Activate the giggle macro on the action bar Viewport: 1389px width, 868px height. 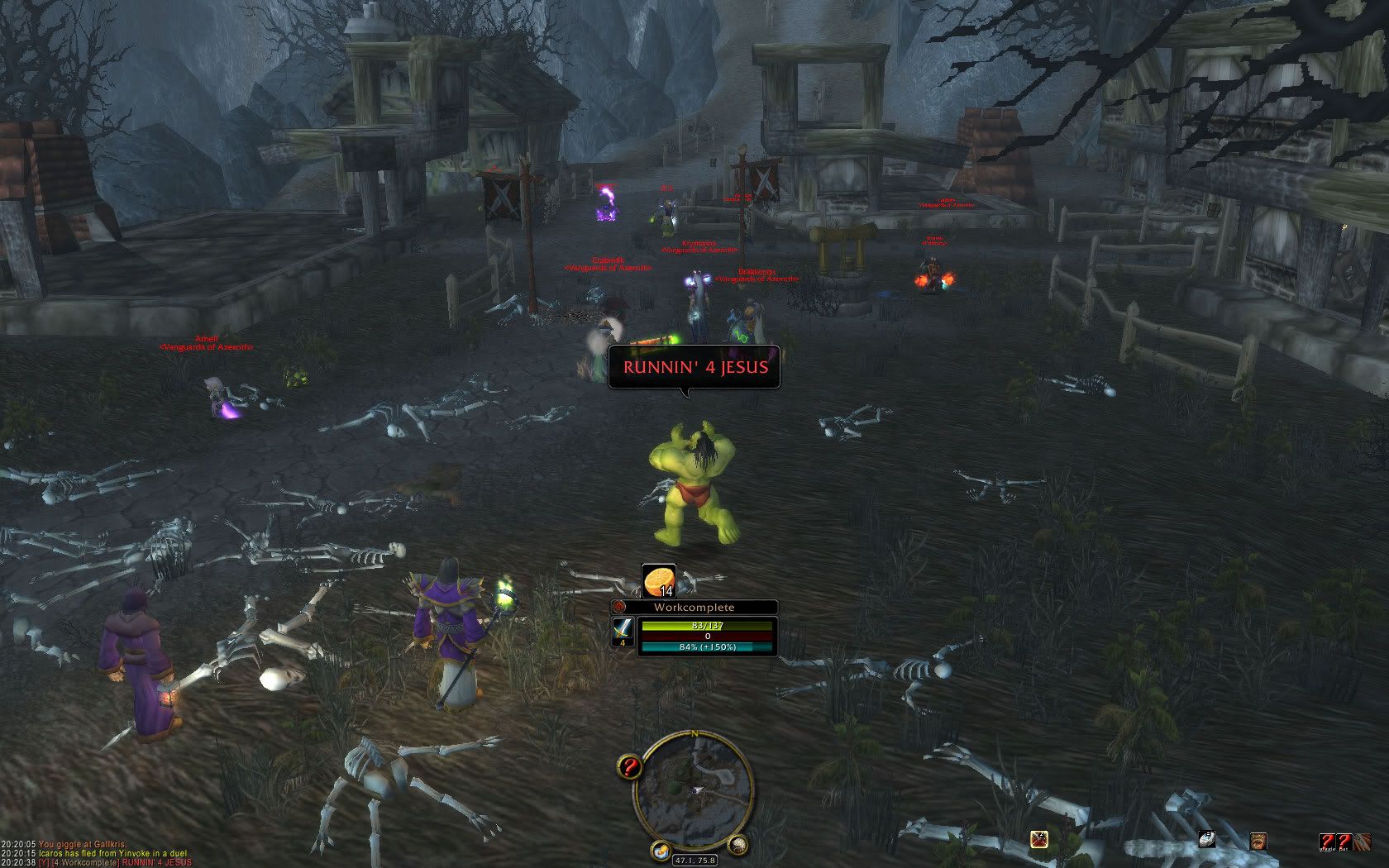click(x=1325, y=840)
